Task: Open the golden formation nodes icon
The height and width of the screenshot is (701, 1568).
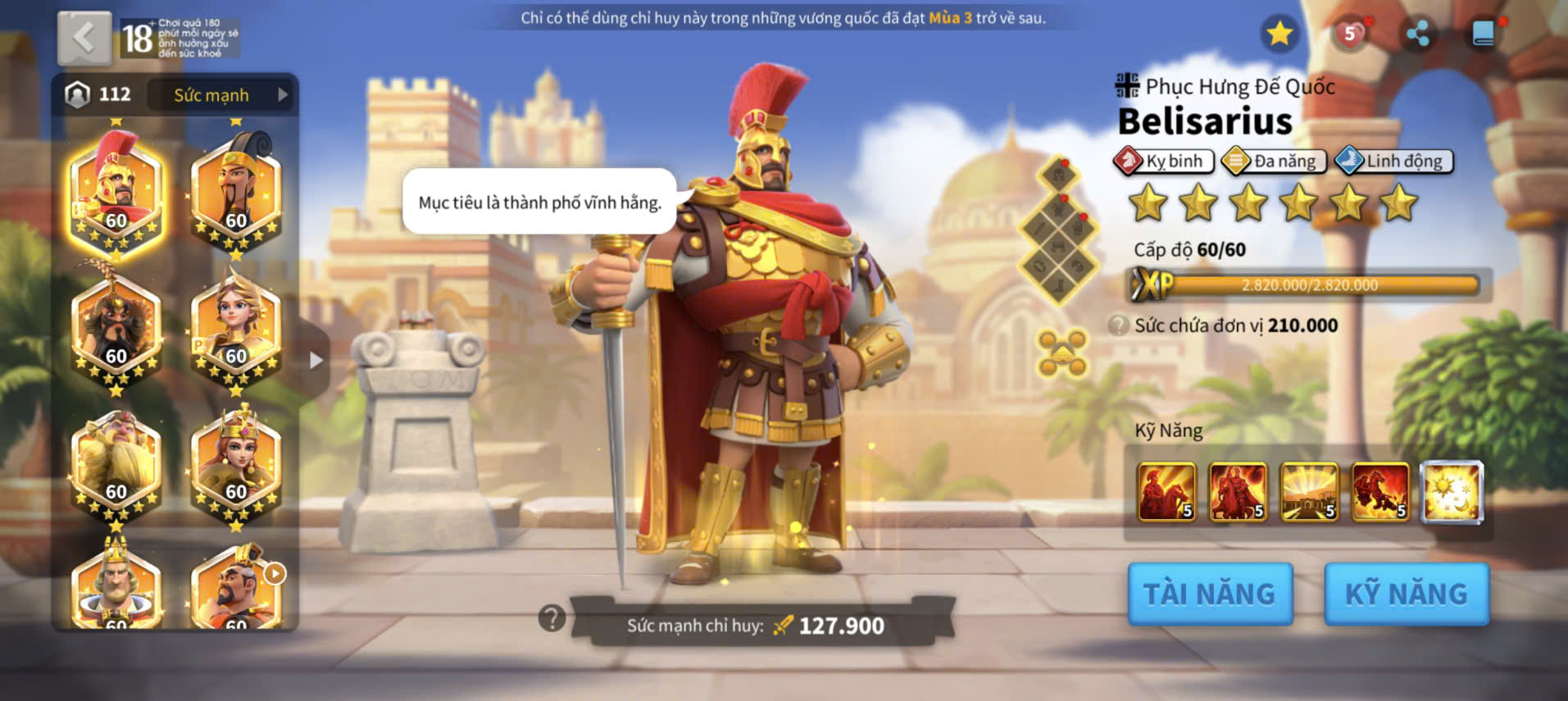Action: point(1061,353)
